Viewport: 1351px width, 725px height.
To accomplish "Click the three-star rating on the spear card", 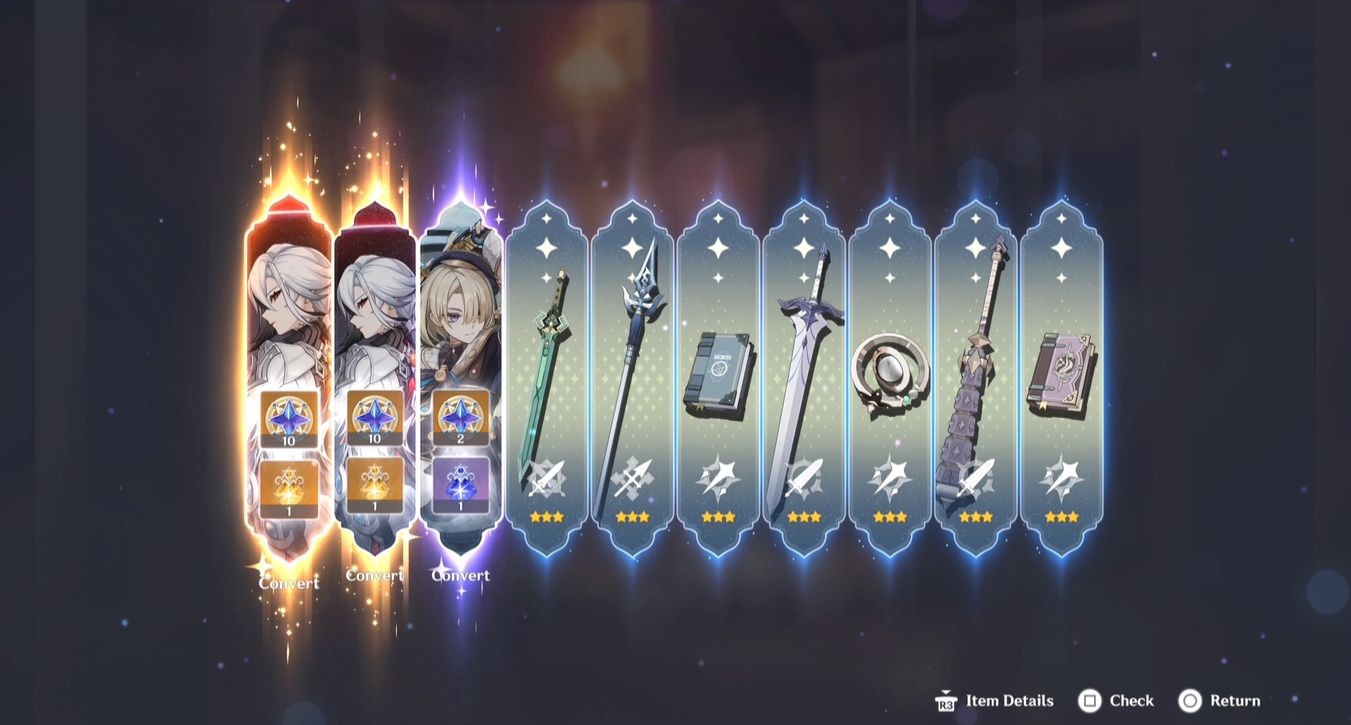I will (632, 516).
